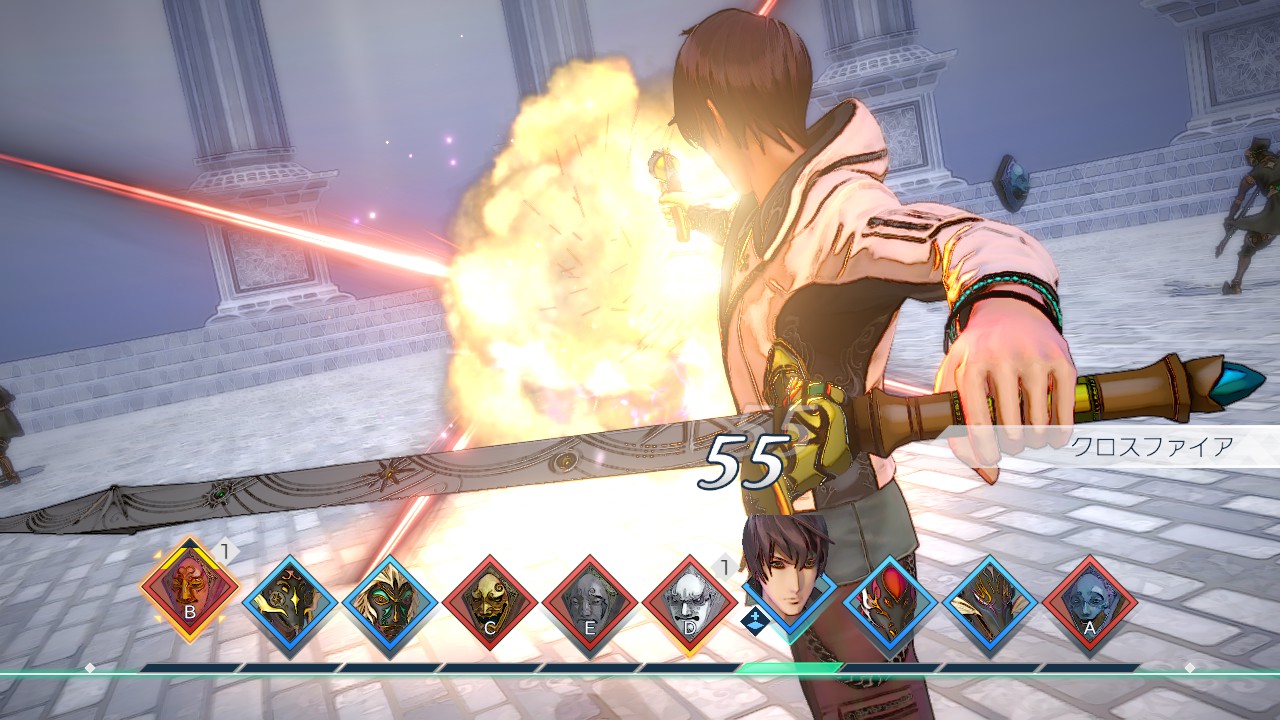This screenshot has height=720, width=1280.
Task: Select the ally mask with red crest
Action: pyautogui.click(x=890, y=602)
